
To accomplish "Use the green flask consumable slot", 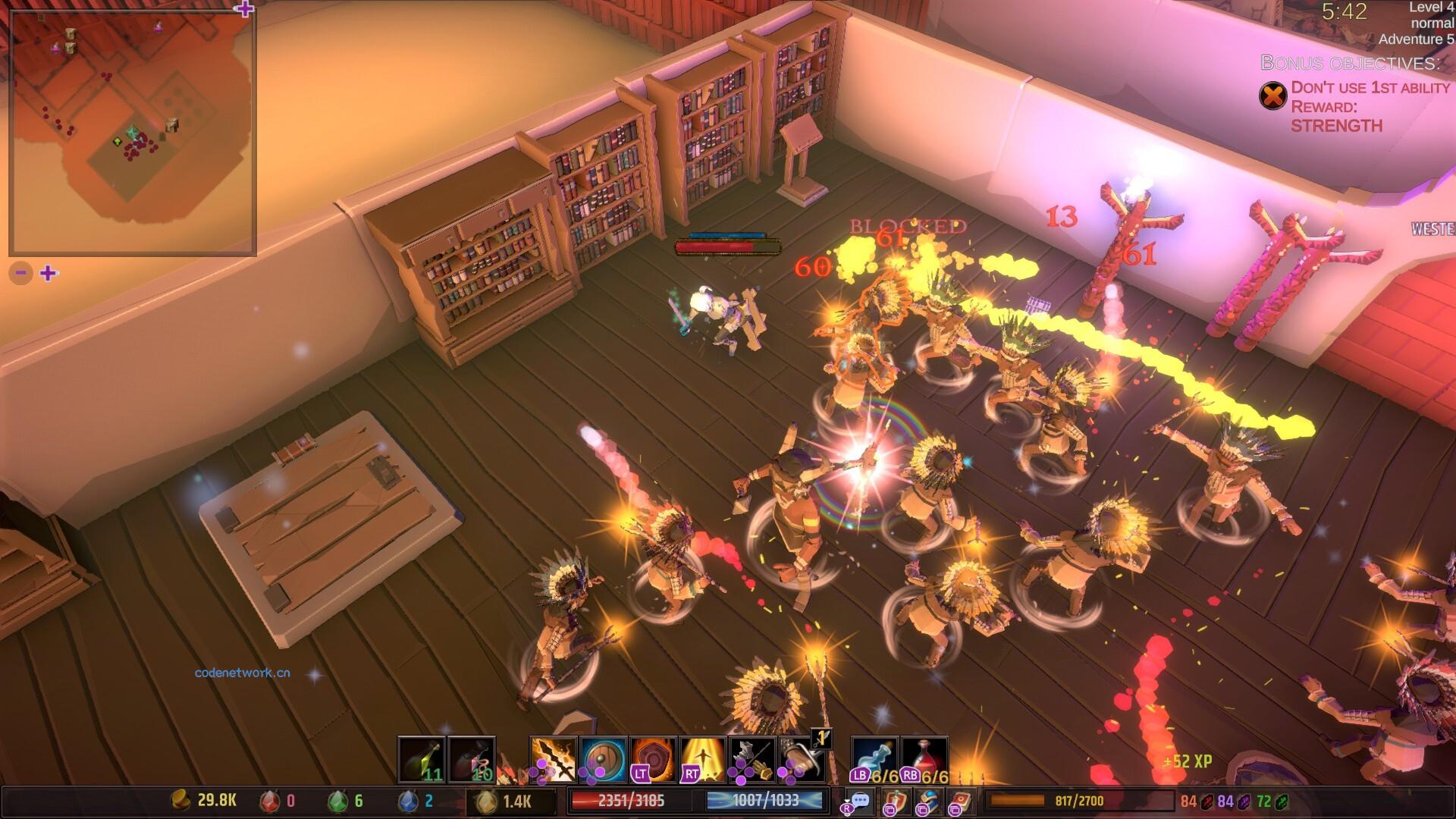I will (x=422, y=759).
